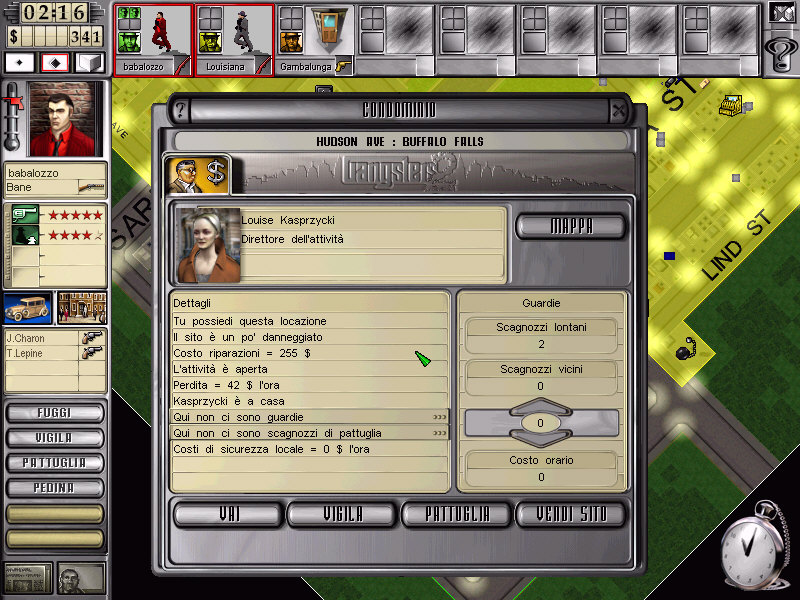Select the babalozzo gang slot

click(x=152, y=38)
